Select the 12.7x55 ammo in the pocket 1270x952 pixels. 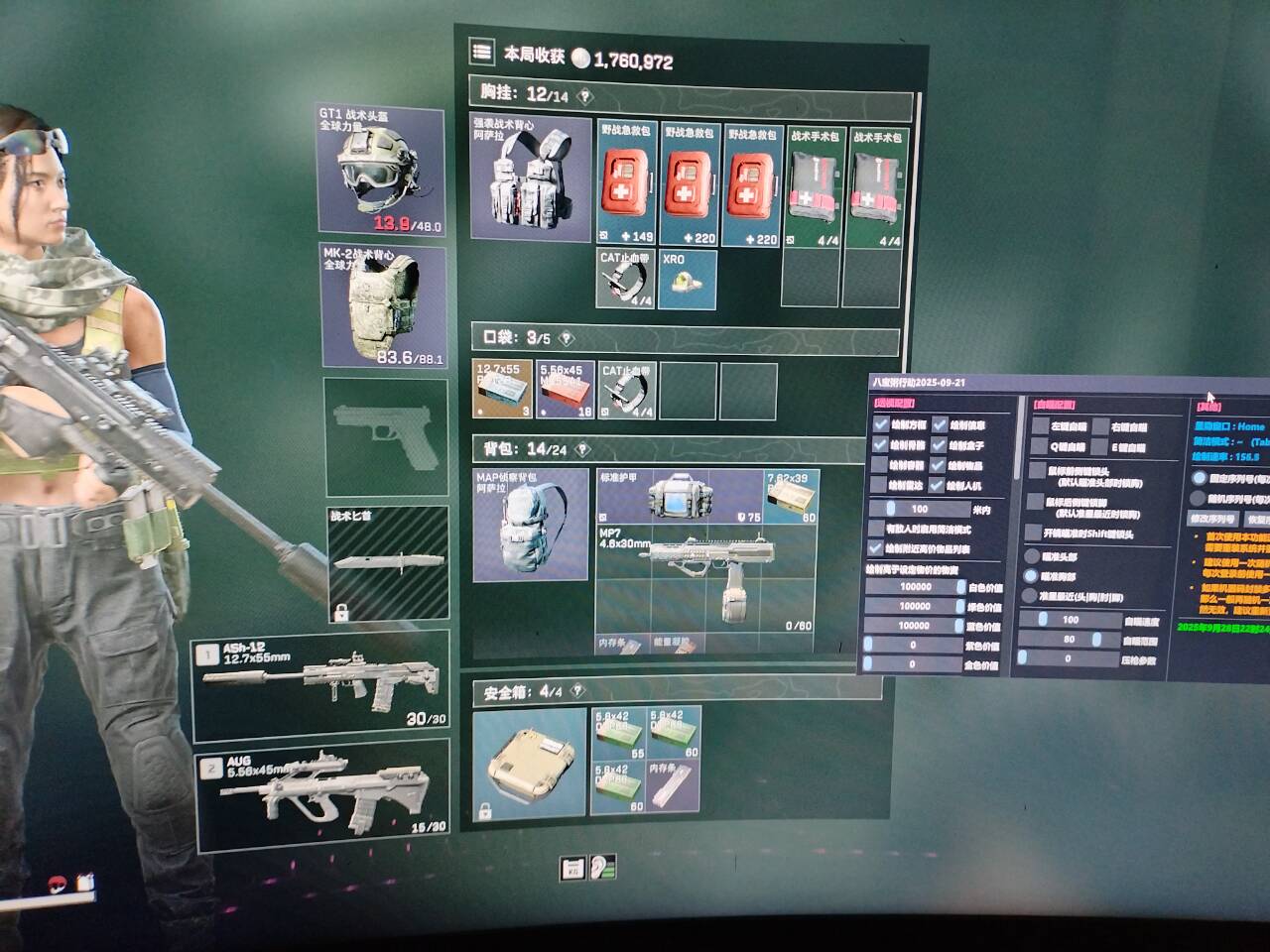point(503,390)
